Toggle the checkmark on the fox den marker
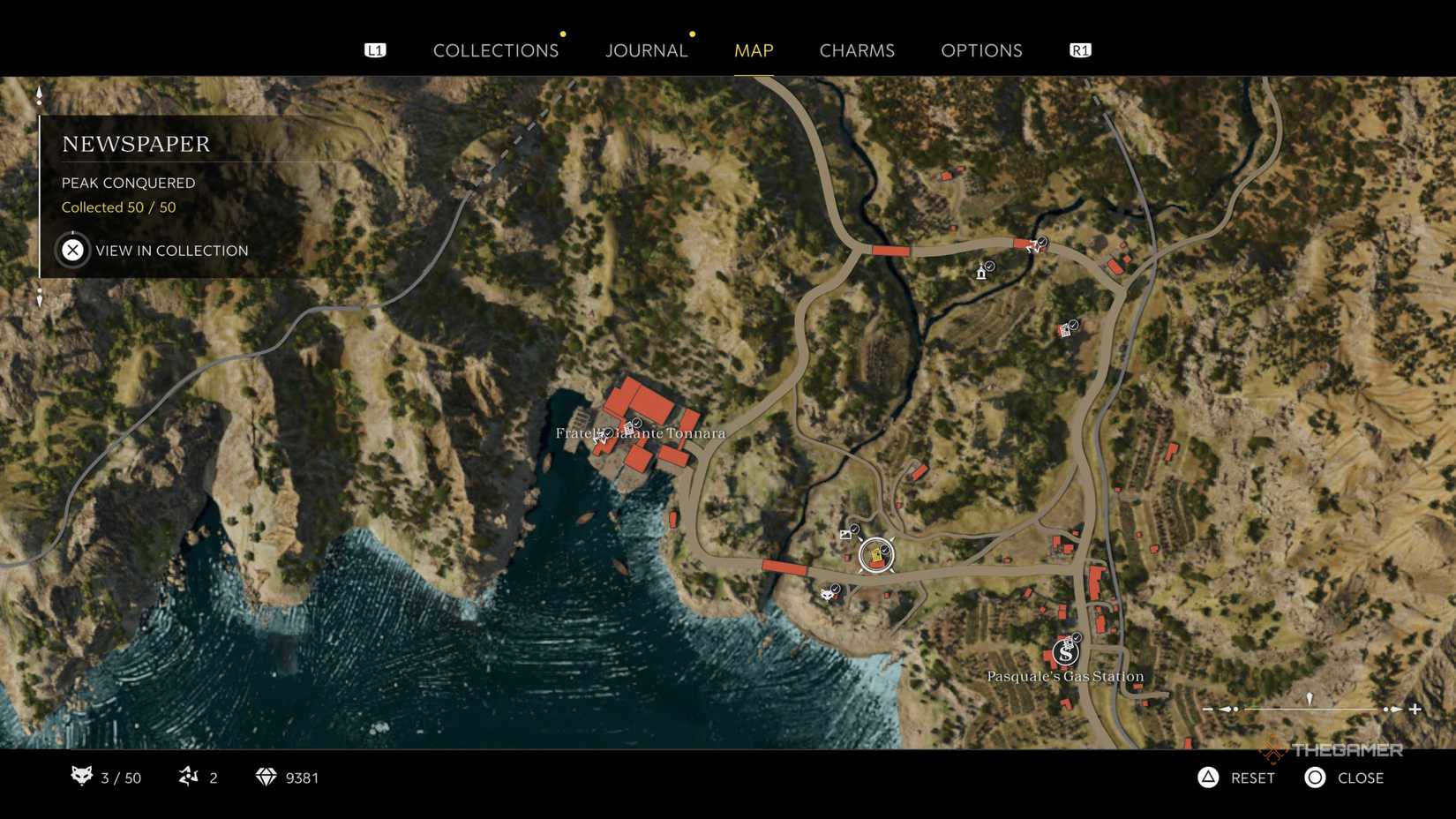Image resolution: width=1456 pixels, height=819 pixels. pos(835,588)
